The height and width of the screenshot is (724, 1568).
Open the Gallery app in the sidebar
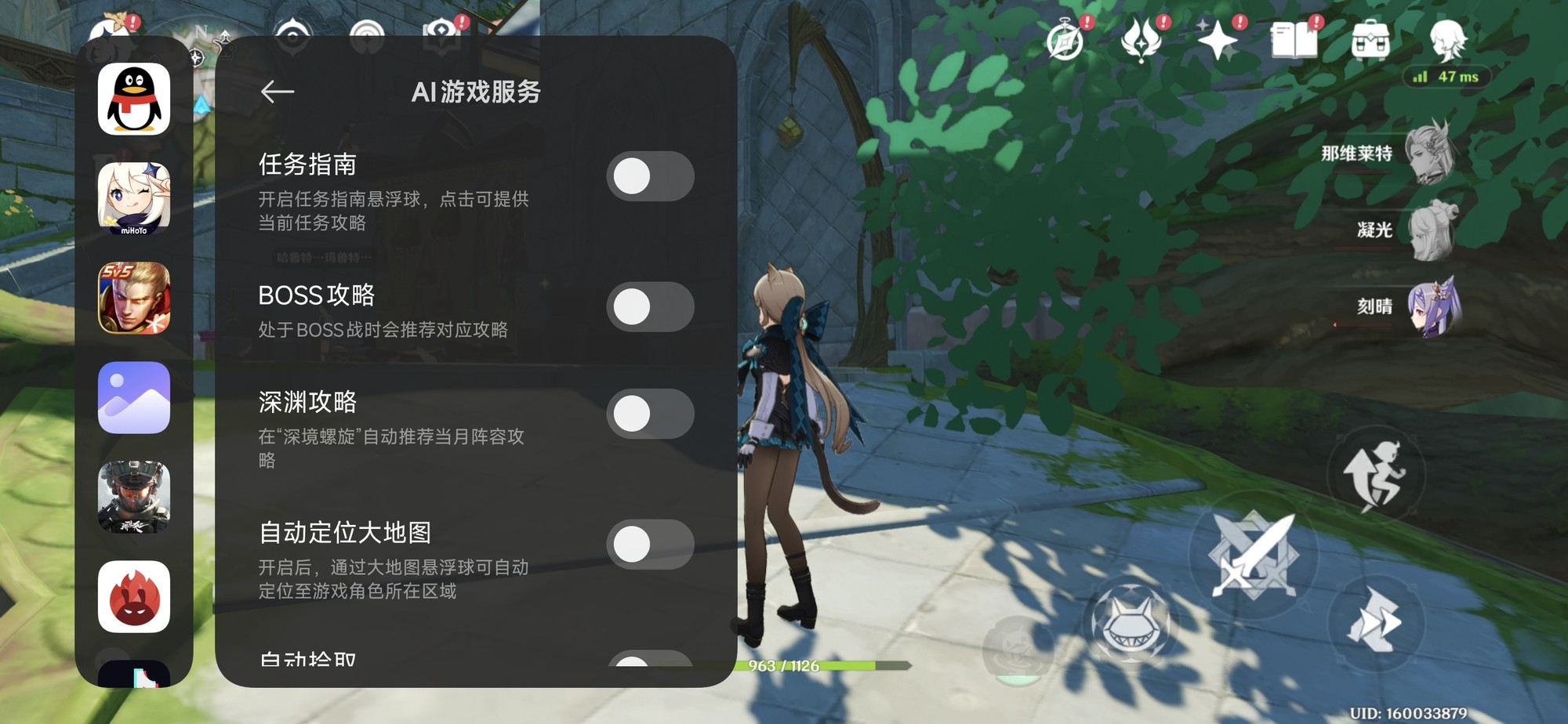pos(133,398)
